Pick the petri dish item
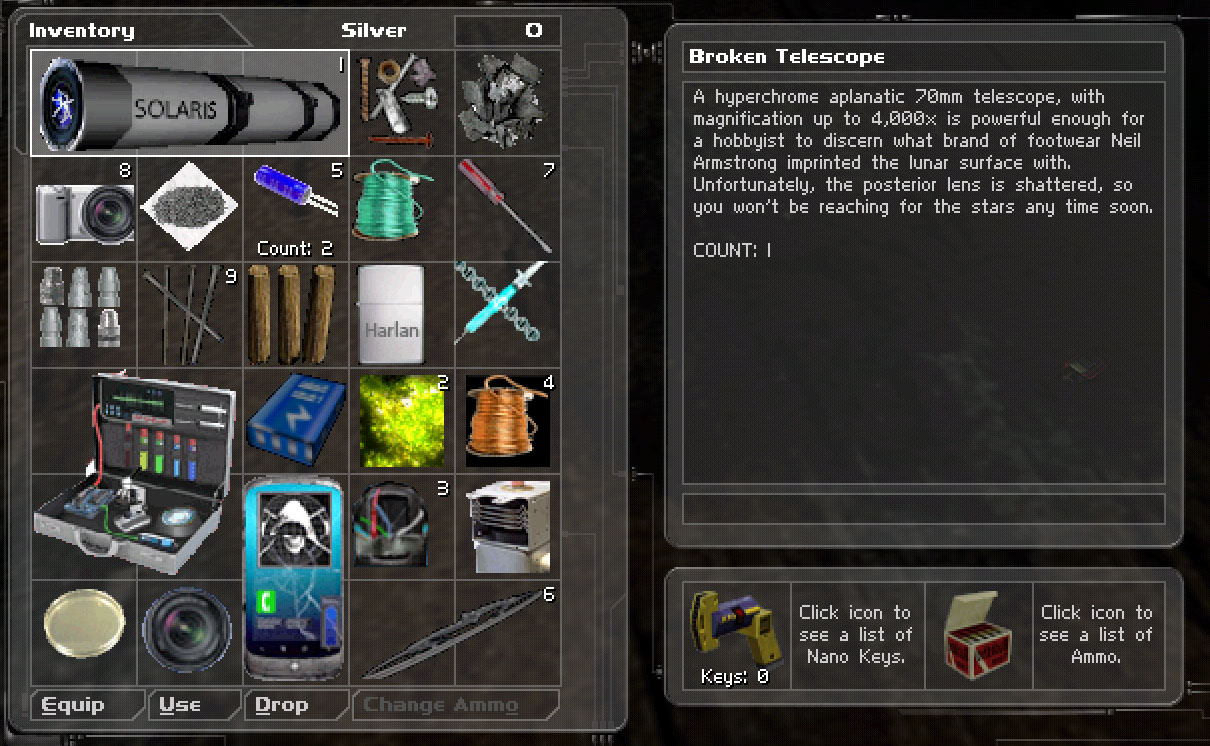Image resolution: width=1210 pixels, height=746 pixels. [x=85, y=631]
